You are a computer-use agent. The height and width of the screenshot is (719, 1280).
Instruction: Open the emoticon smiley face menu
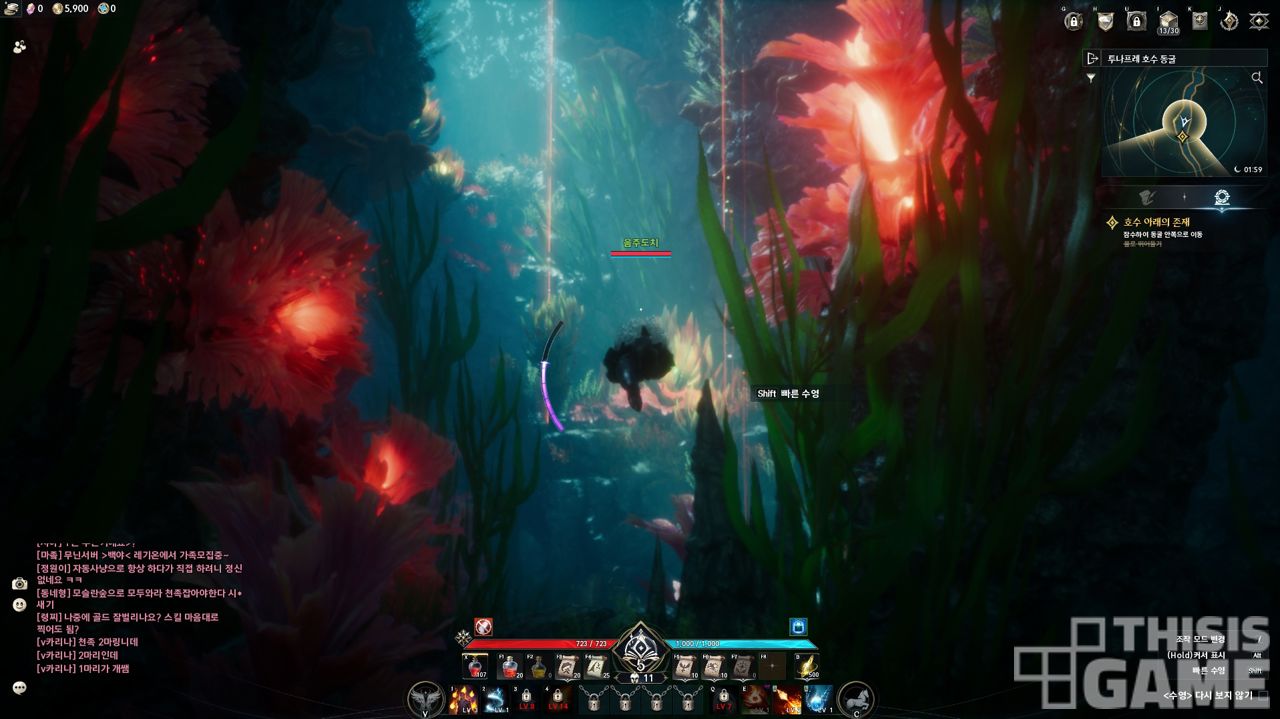19,605
